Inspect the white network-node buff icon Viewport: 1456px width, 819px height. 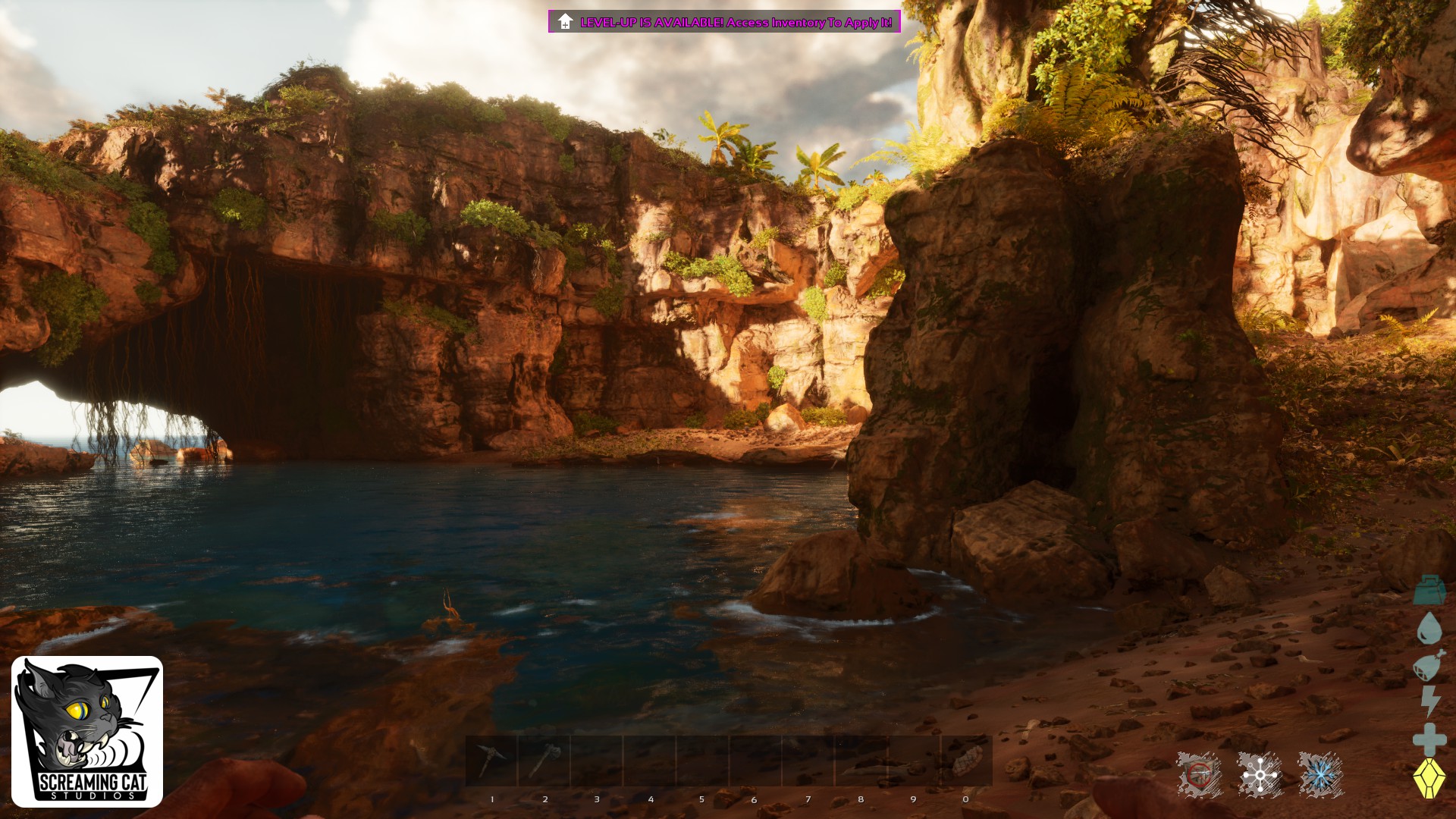(x=1260, y=775)
